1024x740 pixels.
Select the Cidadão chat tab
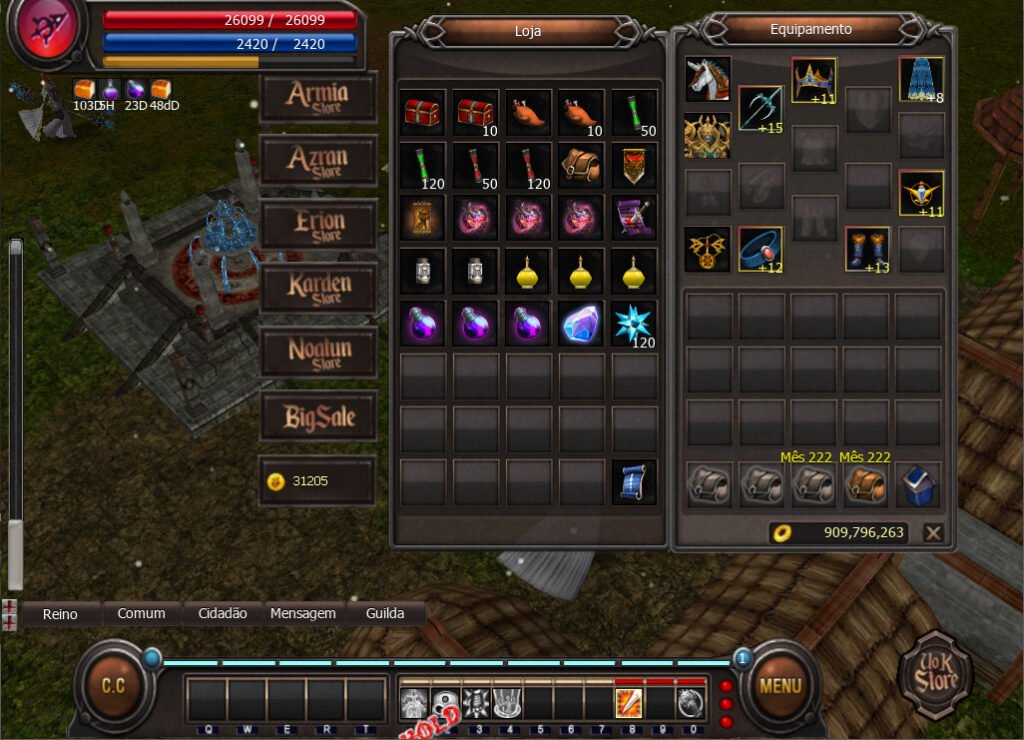(x=223, y=614)
